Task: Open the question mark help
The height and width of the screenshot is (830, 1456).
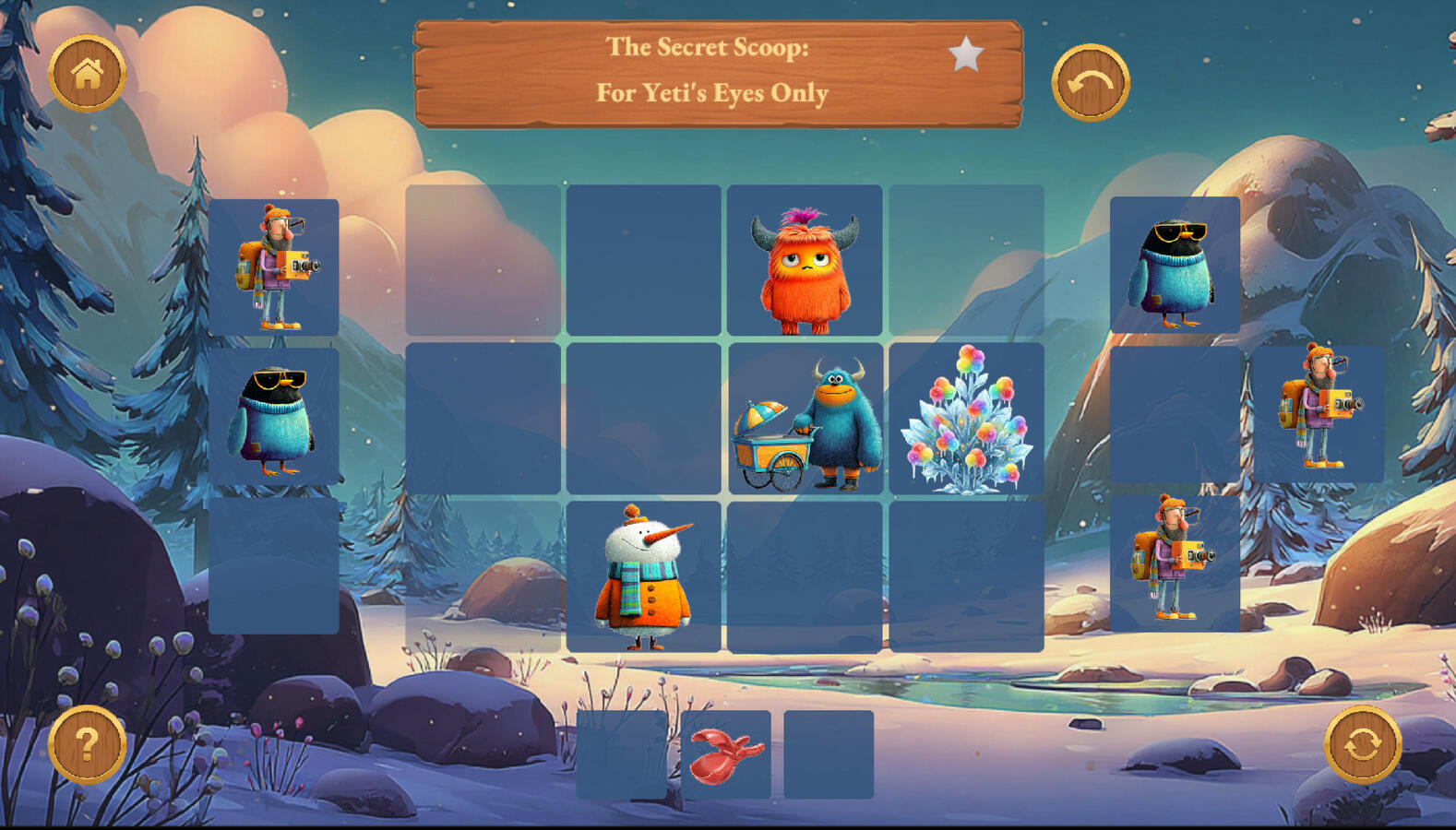Action: (87, 744)
